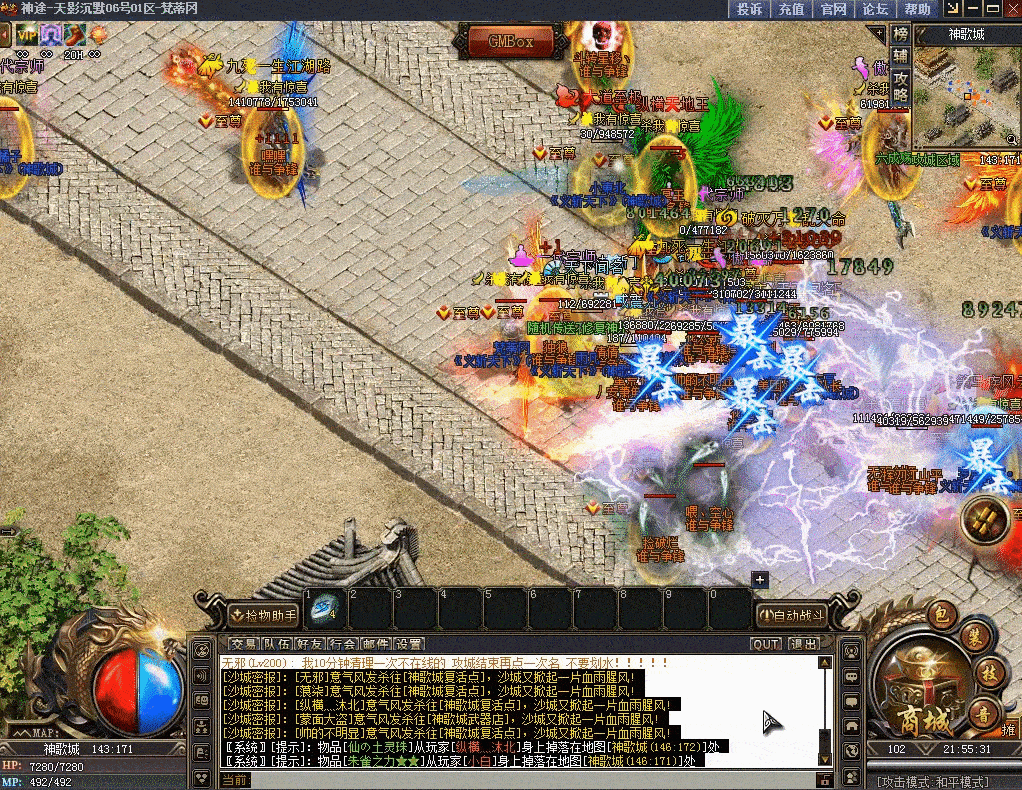
Task: Open the GMBox panel
Action: (x=510, y=41)
